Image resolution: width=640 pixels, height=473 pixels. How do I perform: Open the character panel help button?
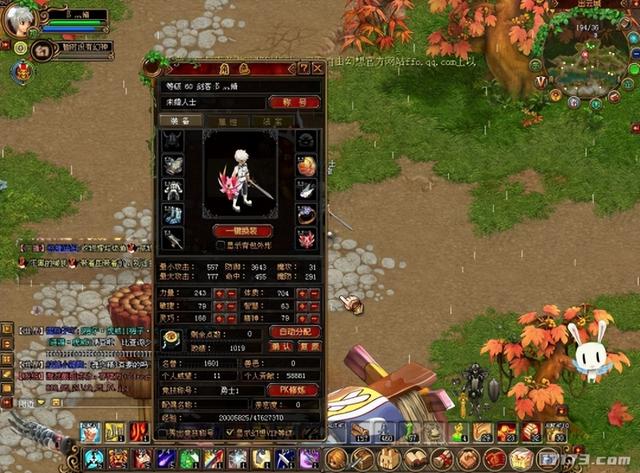[x=303, y=68]
